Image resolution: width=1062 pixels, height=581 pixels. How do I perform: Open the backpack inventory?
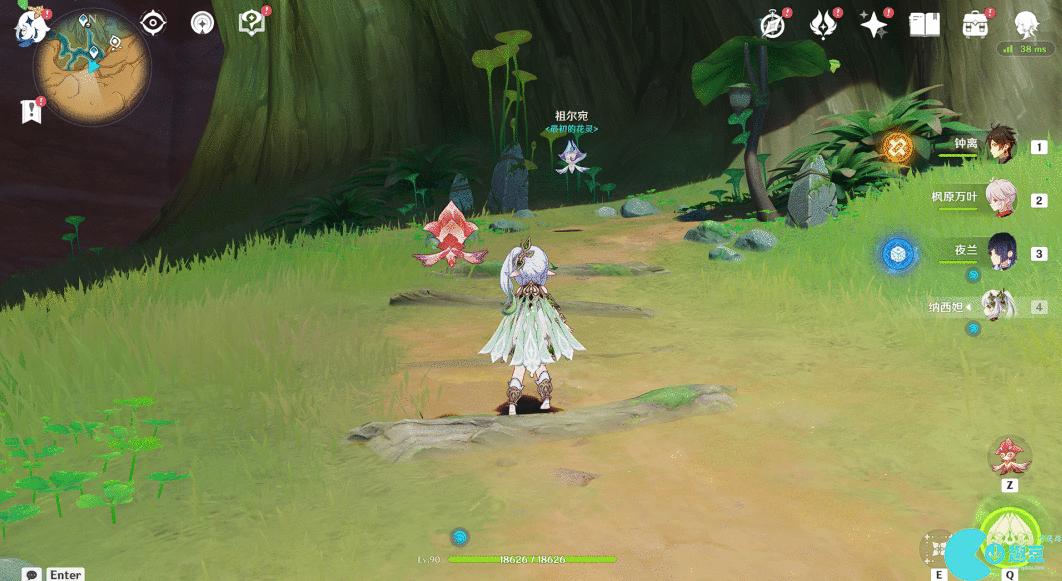[x=975, y=25]
